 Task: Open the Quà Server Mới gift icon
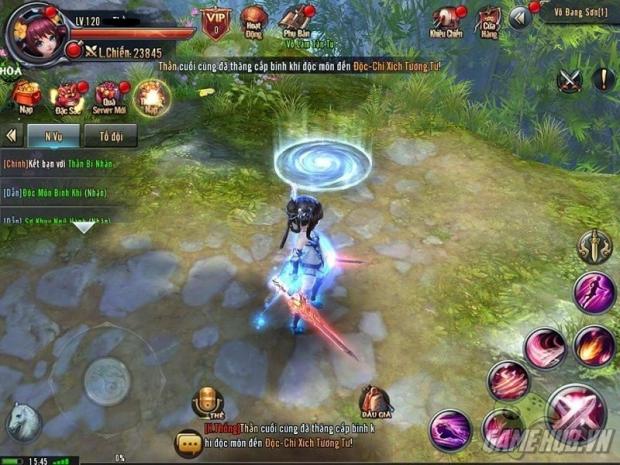pos(108,97)
